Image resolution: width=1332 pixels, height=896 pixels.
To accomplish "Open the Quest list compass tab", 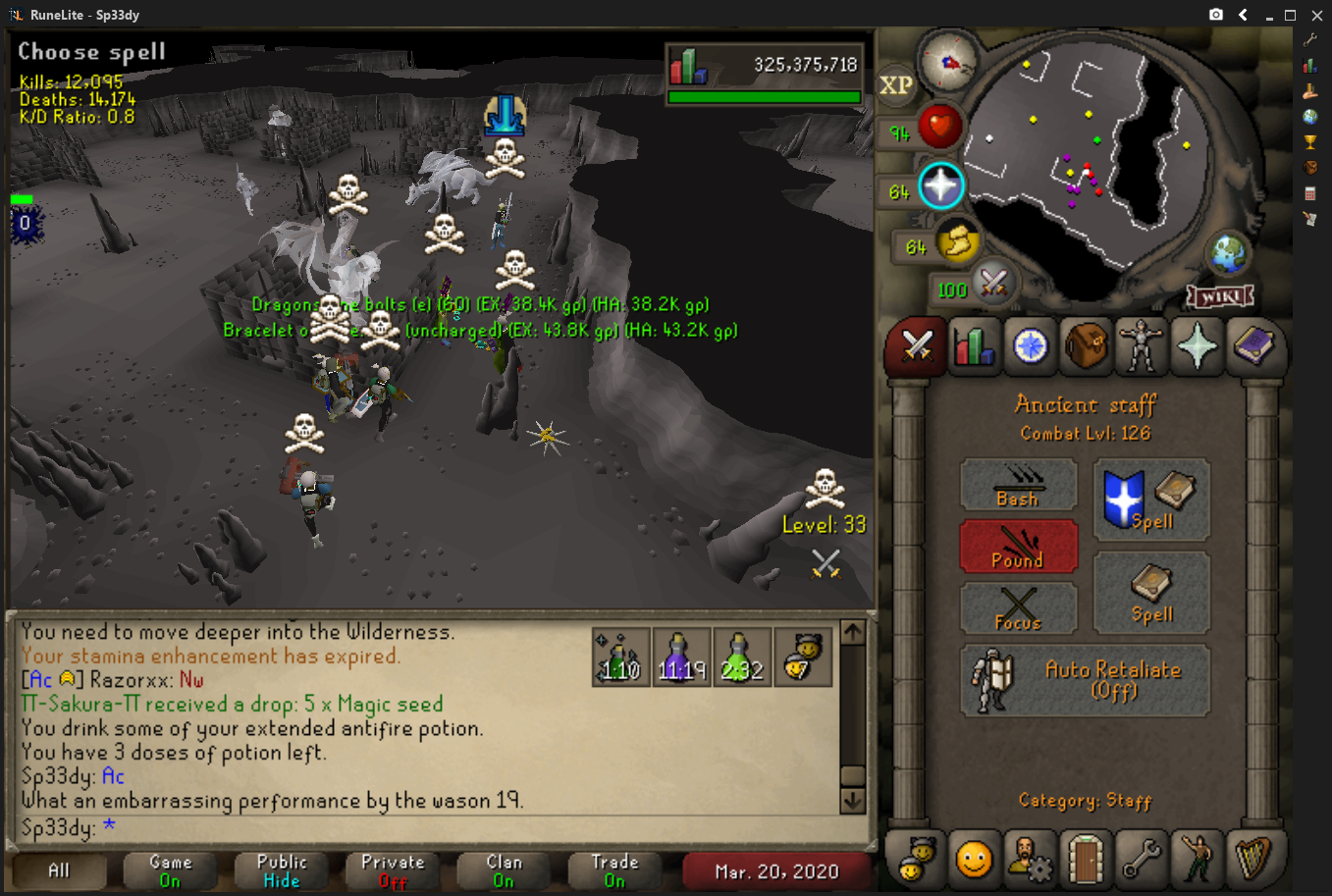I will pos(1030,346).
